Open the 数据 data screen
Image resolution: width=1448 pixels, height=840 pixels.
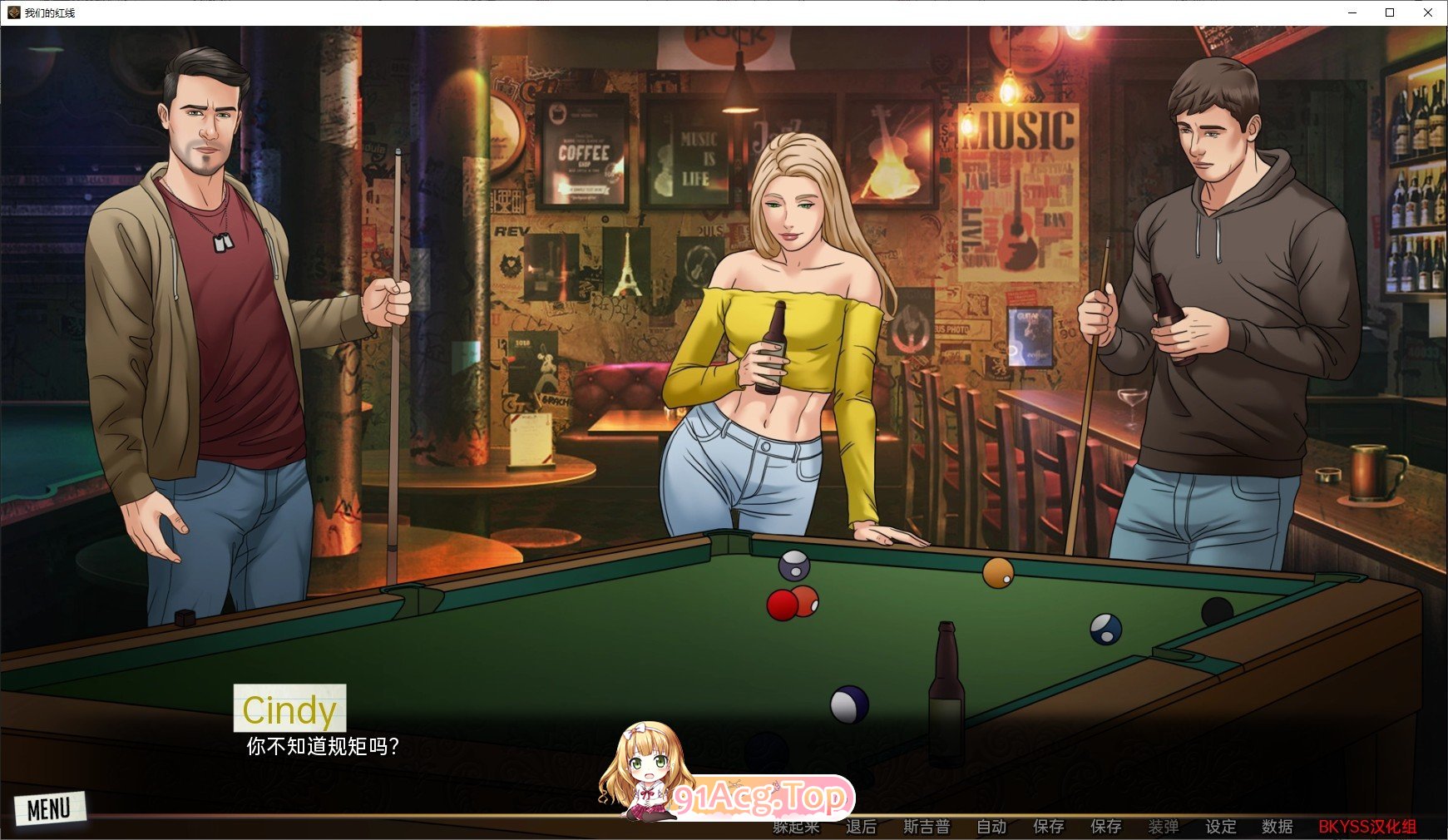[x=1276, y=826]
